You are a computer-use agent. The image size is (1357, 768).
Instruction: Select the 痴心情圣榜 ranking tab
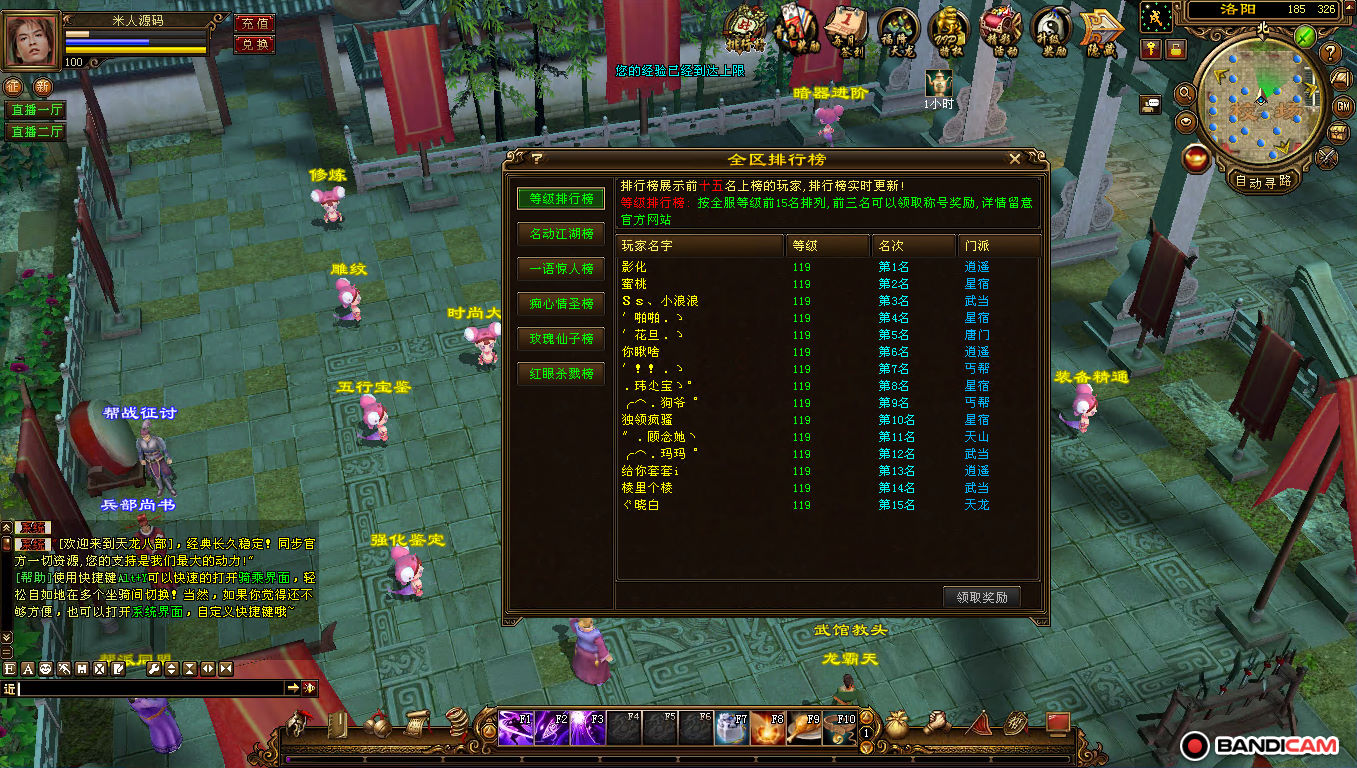[x=561, y=303]
